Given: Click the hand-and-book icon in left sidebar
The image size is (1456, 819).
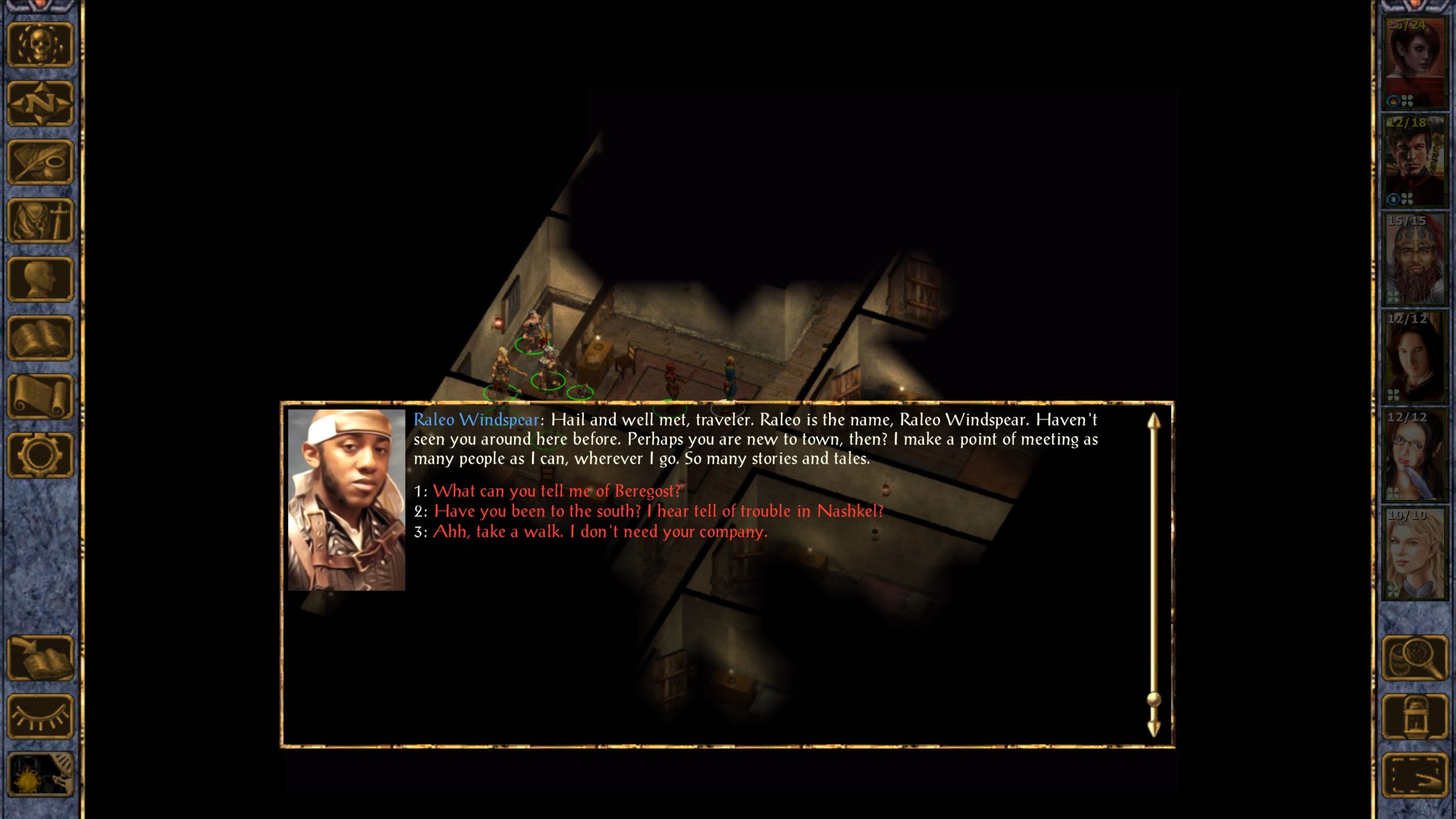Looking at the screenshot, I should [40, 658].
